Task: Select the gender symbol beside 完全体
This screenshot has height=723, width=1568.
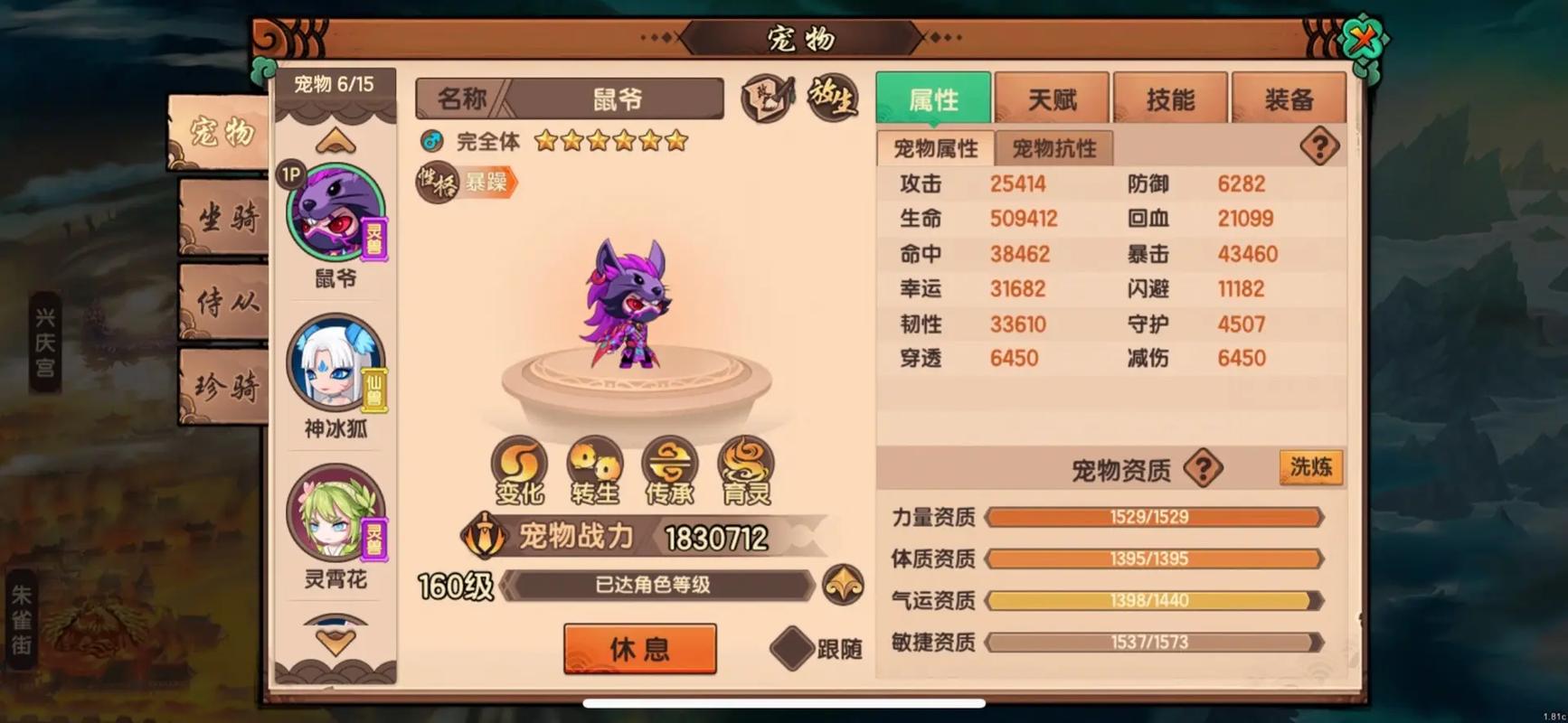Action: (x=431, y=140)
